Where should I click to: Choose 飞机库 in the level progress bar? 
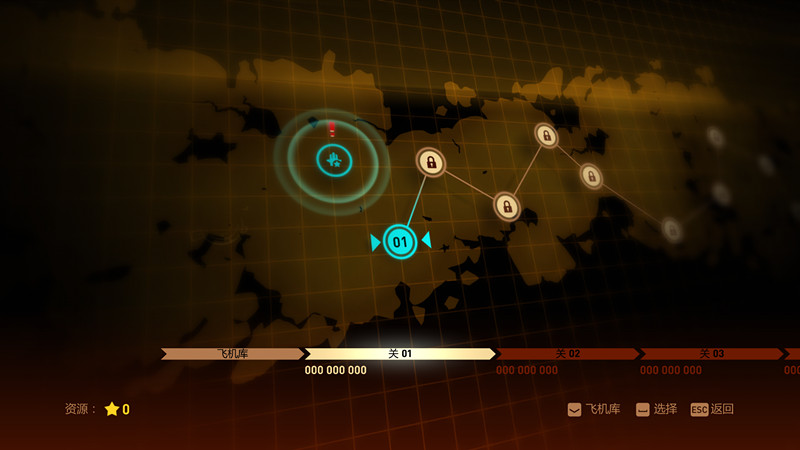[x=232, y=354]
